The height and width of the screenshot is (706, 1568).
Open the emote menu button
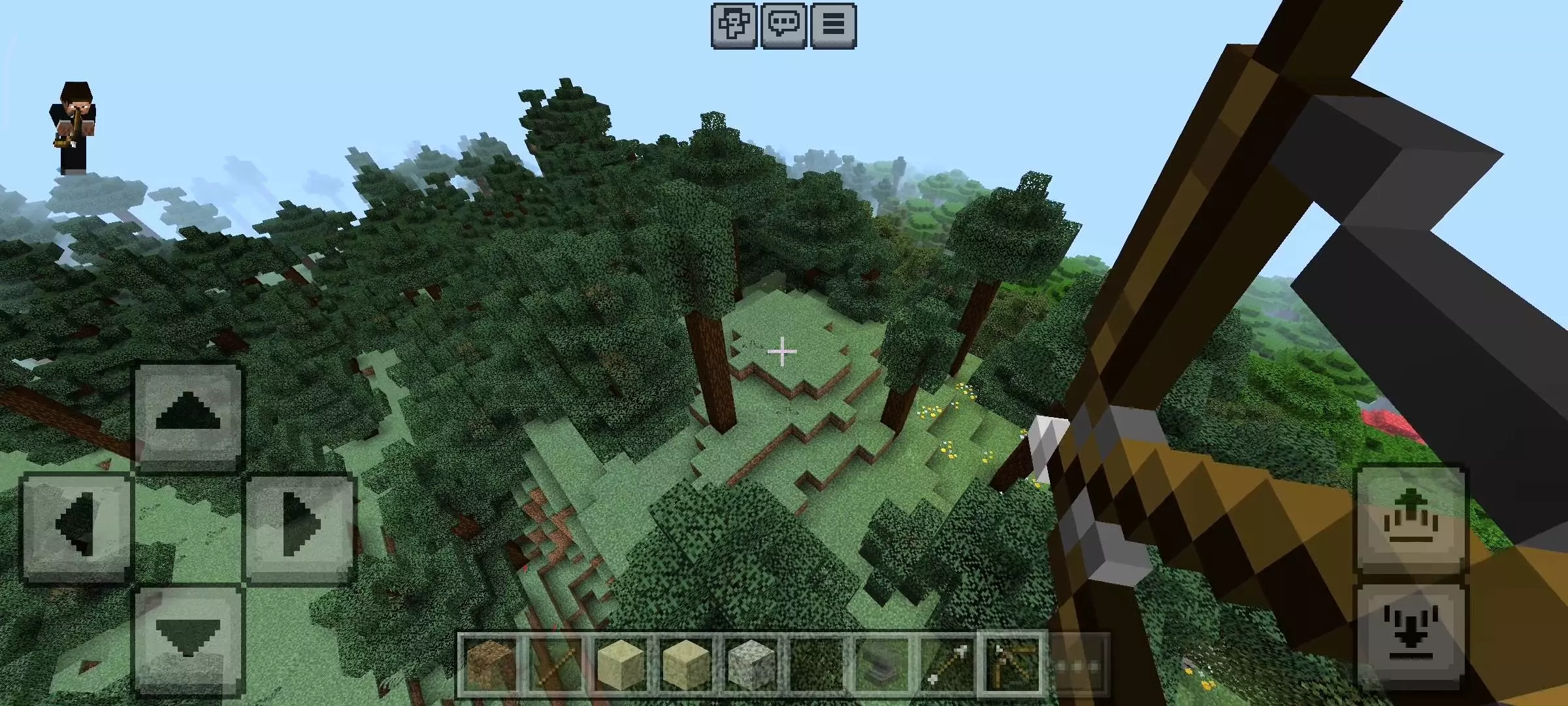734,26
